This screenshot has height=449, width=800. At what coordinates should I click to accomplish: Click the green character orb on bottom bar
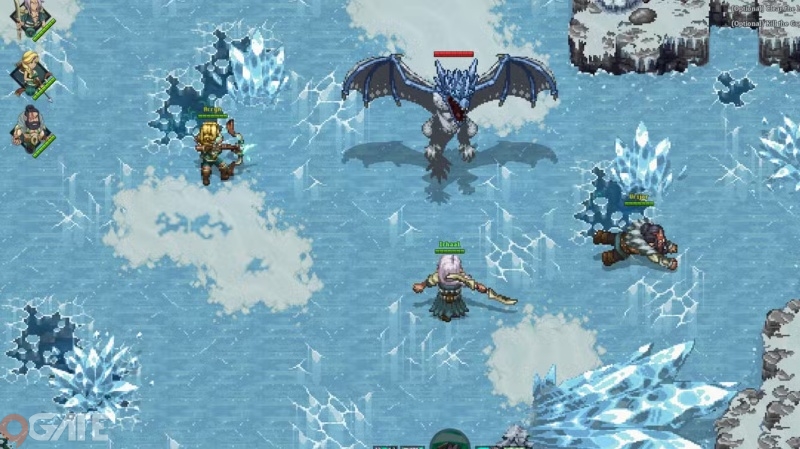449,440
